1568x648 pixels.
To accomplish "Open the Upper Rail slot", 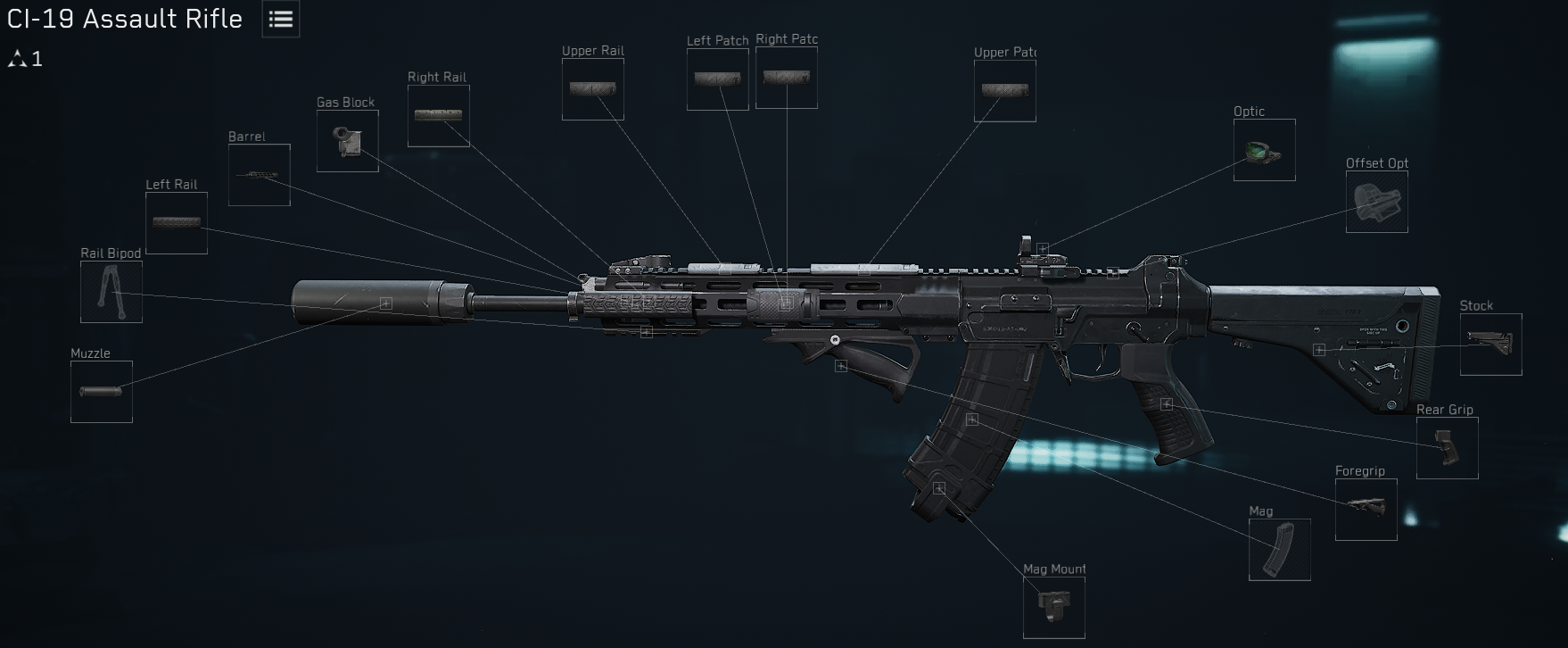I will tap(592, 89).
